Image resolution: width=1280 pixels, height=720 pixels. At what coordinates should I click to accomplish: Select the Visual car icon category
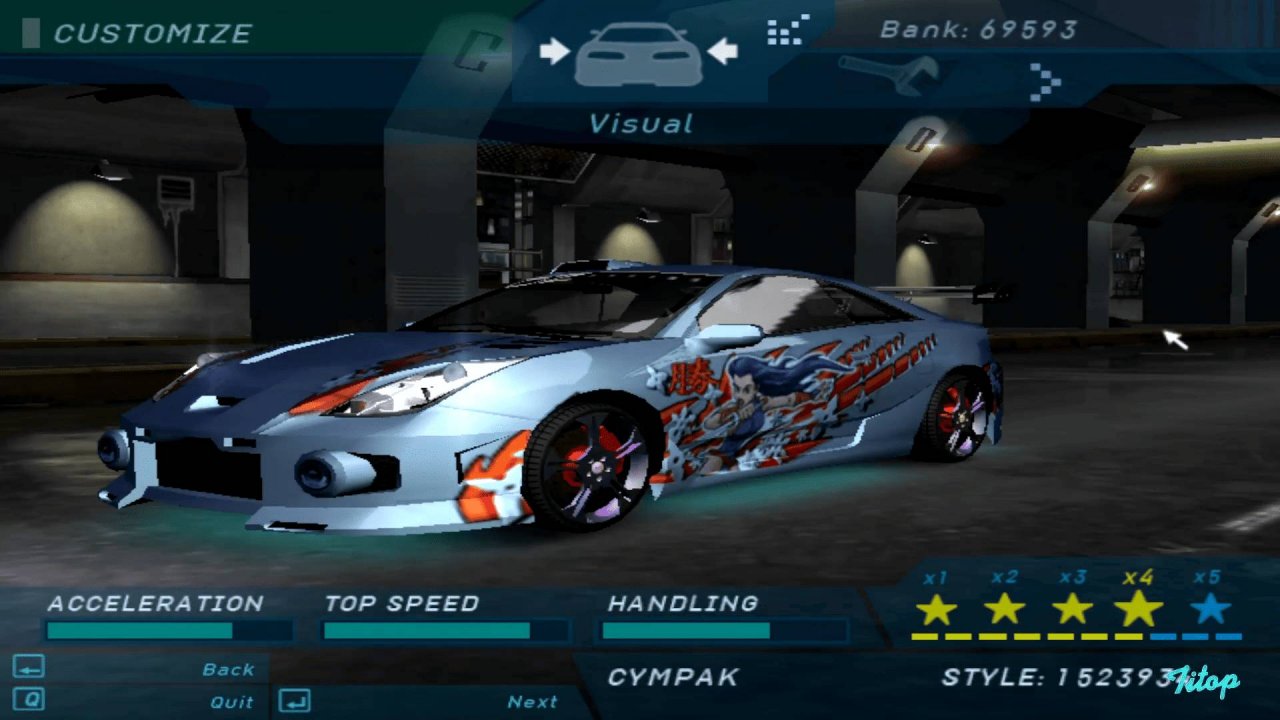(x=639, y=53)
